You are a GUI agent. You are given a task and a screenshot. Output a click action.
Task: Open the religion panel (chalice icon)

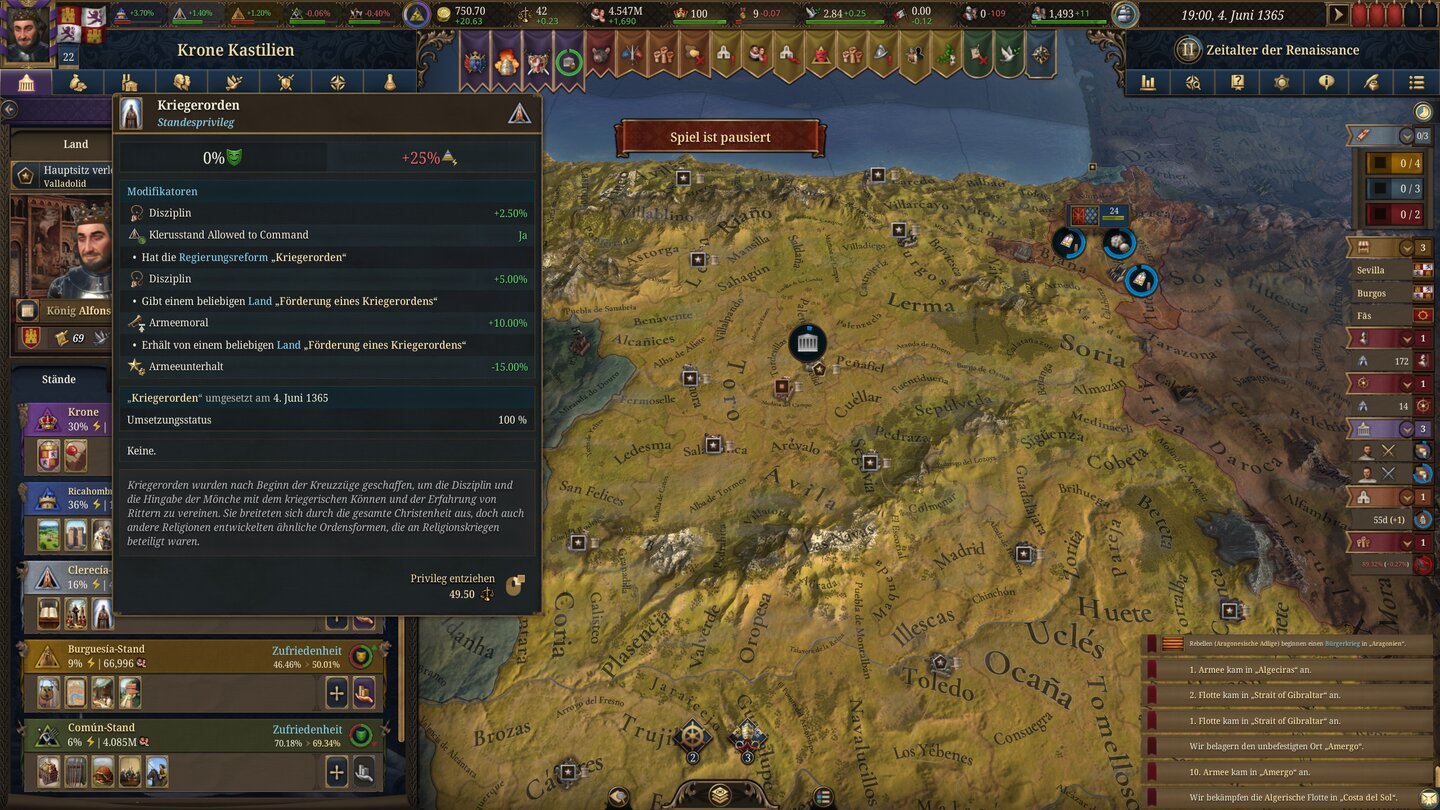(x=390, y=82)
